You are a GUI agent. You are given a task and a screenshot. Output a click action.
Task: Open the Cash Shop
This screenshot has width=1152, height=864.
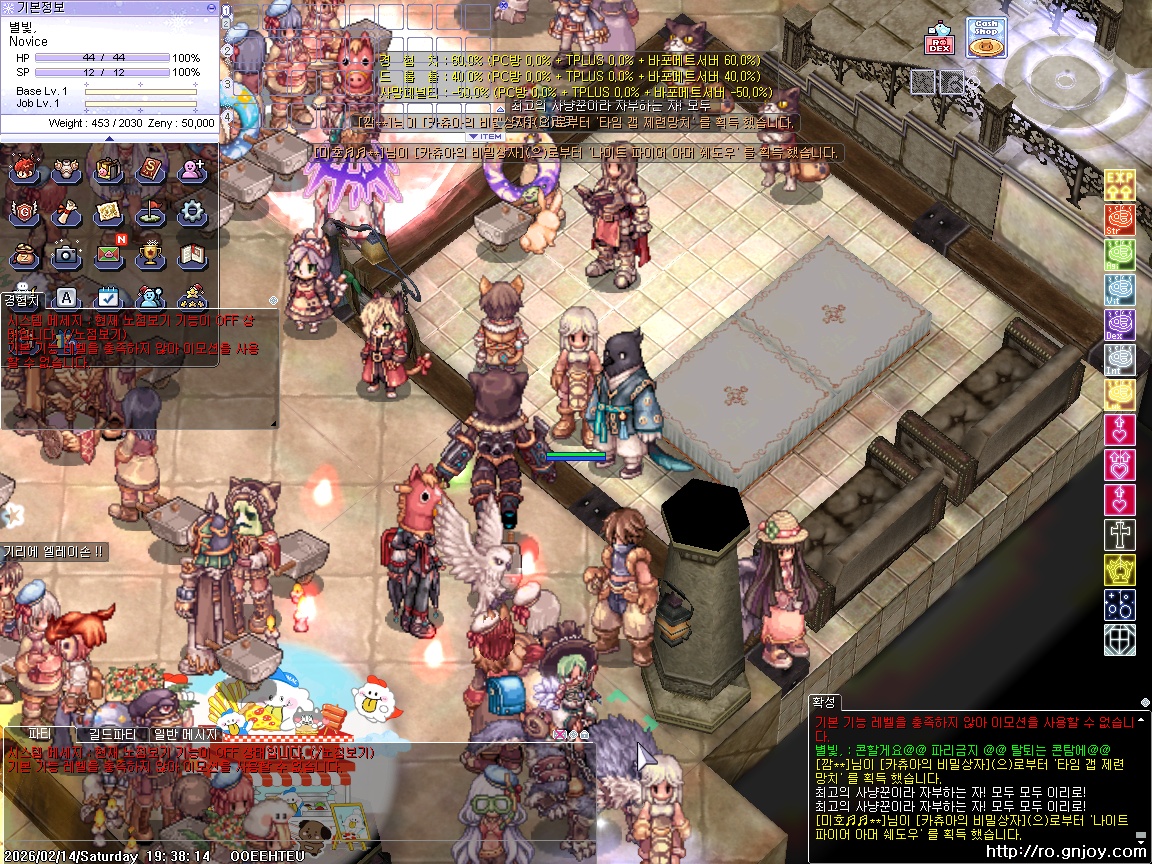986,37
